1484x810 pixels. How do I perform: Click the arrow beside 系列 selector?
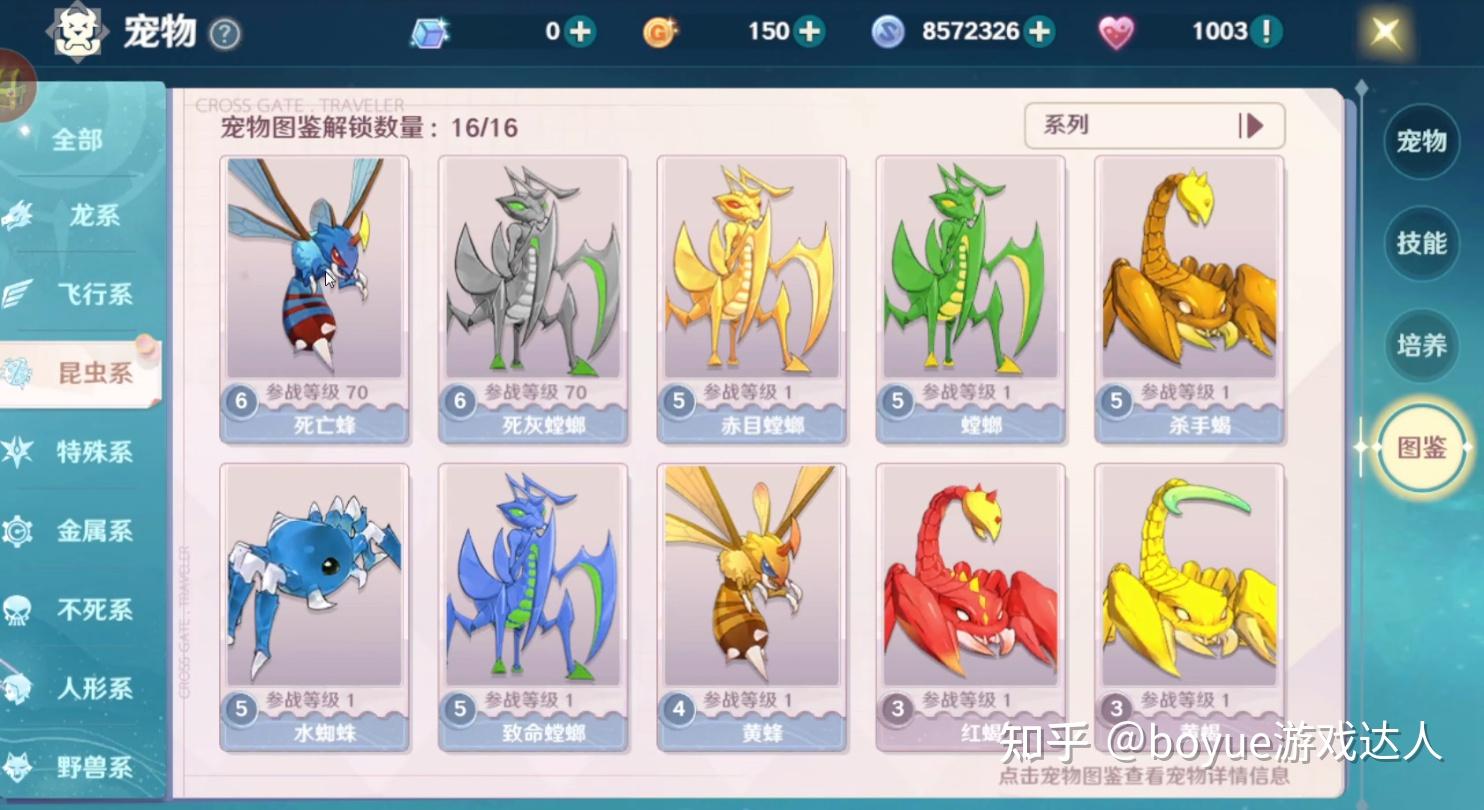click(1252, 126)
